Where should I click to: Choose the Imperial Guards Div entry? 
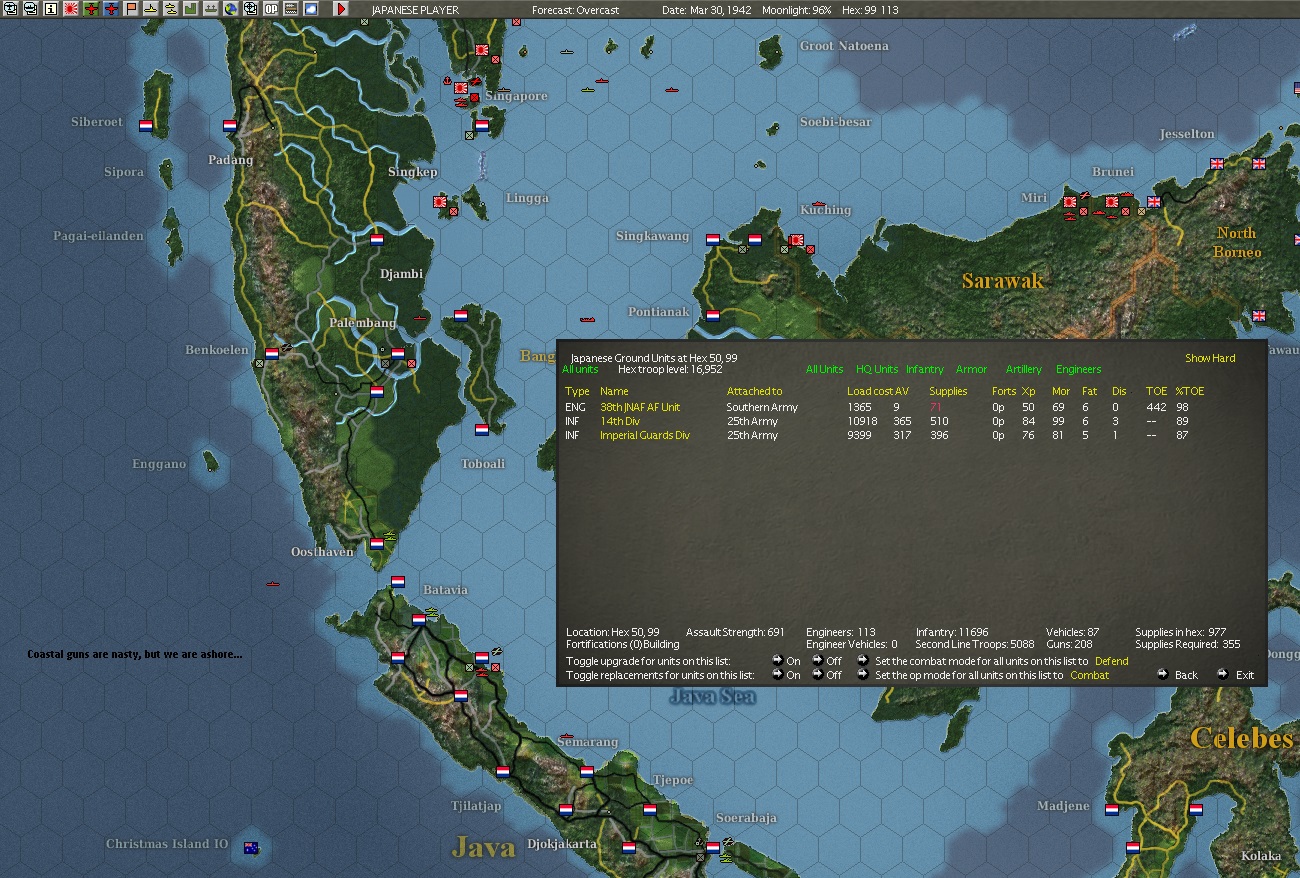[645, 435]
